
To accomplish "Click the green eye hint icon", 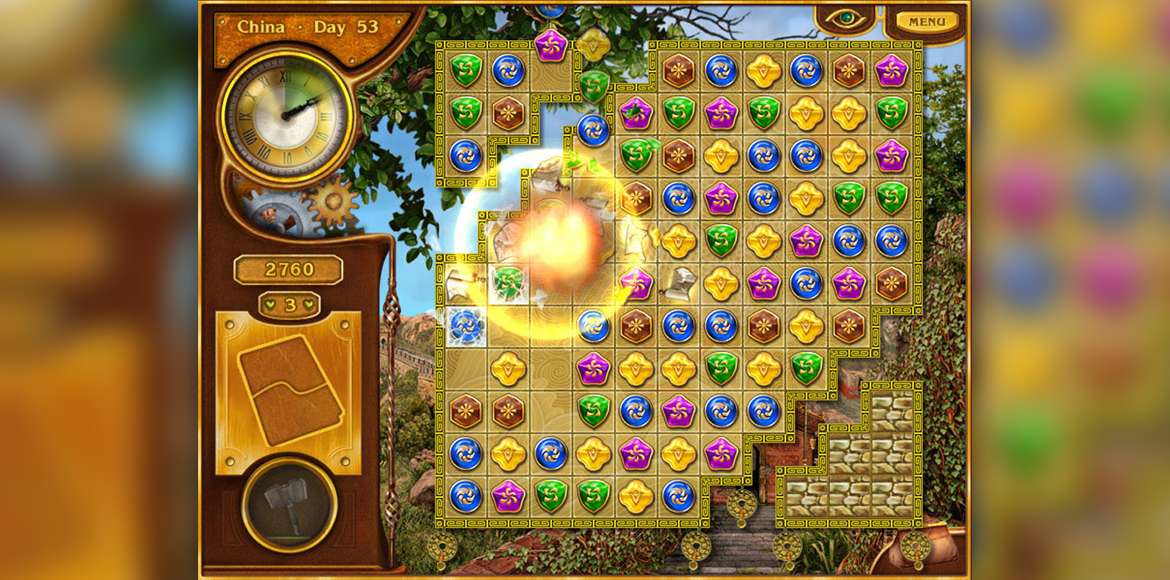I will point(846,18).
